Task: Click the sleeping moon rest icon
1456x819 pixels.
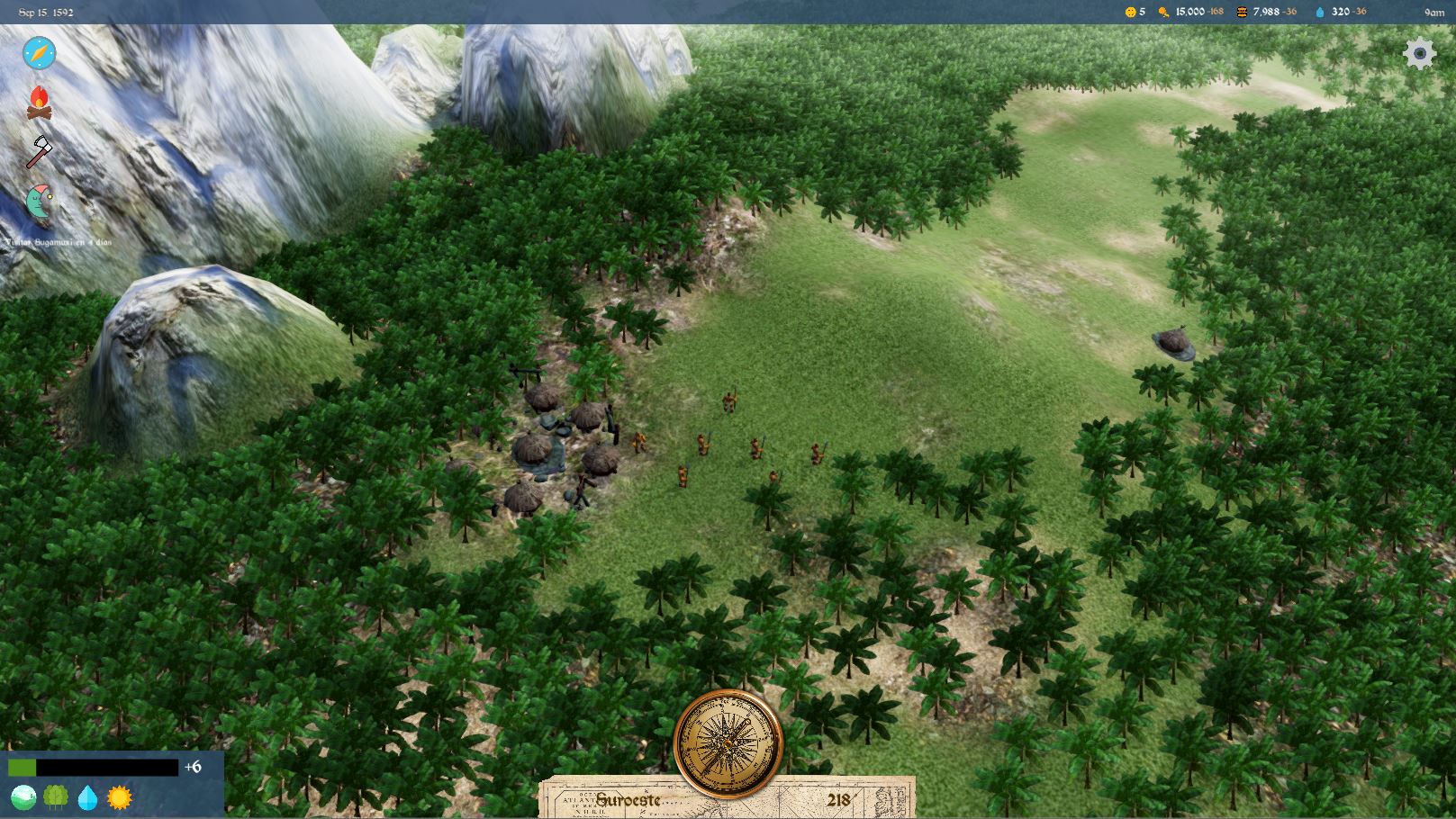Action: 39,201
